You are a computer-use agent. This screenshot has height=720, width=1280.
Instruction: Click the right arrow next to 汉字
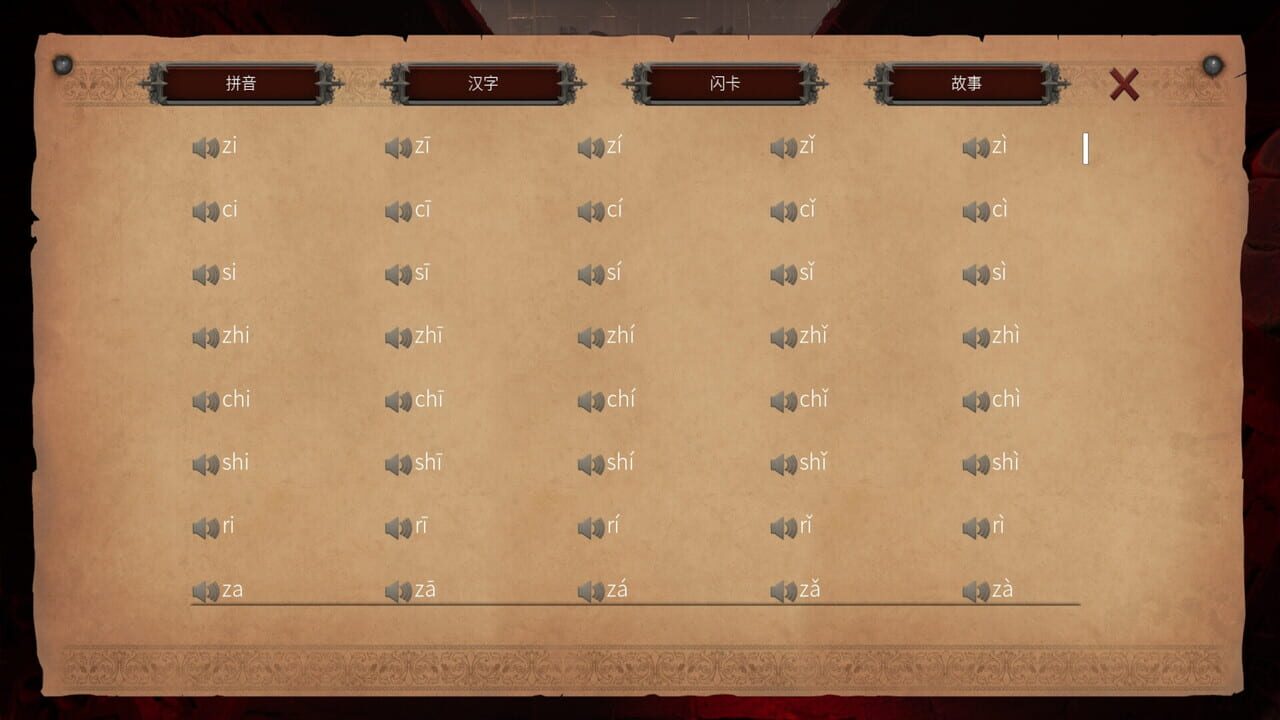(x=572, y=85)
